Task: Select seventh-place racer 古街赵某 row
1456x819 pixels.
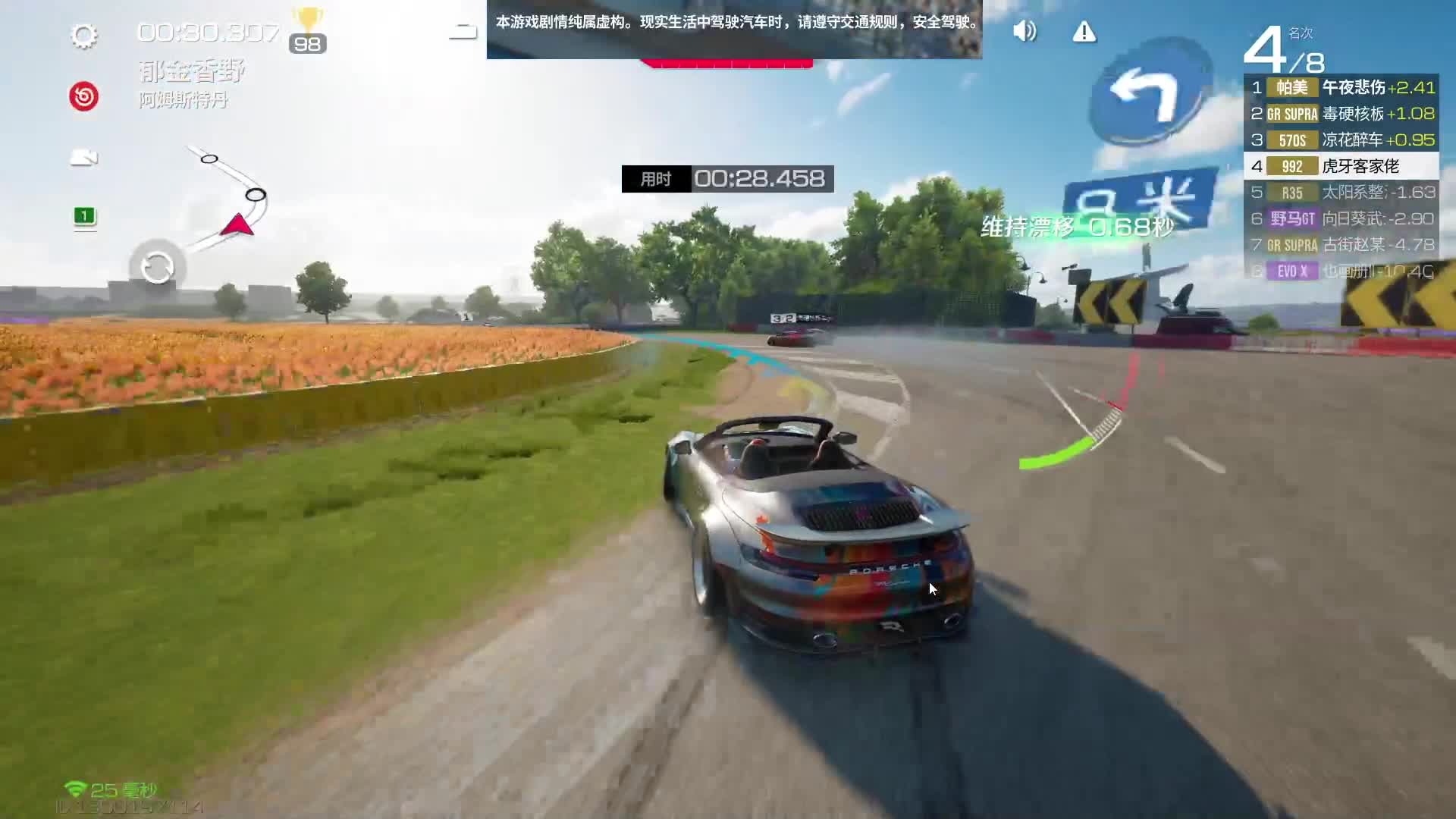Action: (x=1341, y=245)
